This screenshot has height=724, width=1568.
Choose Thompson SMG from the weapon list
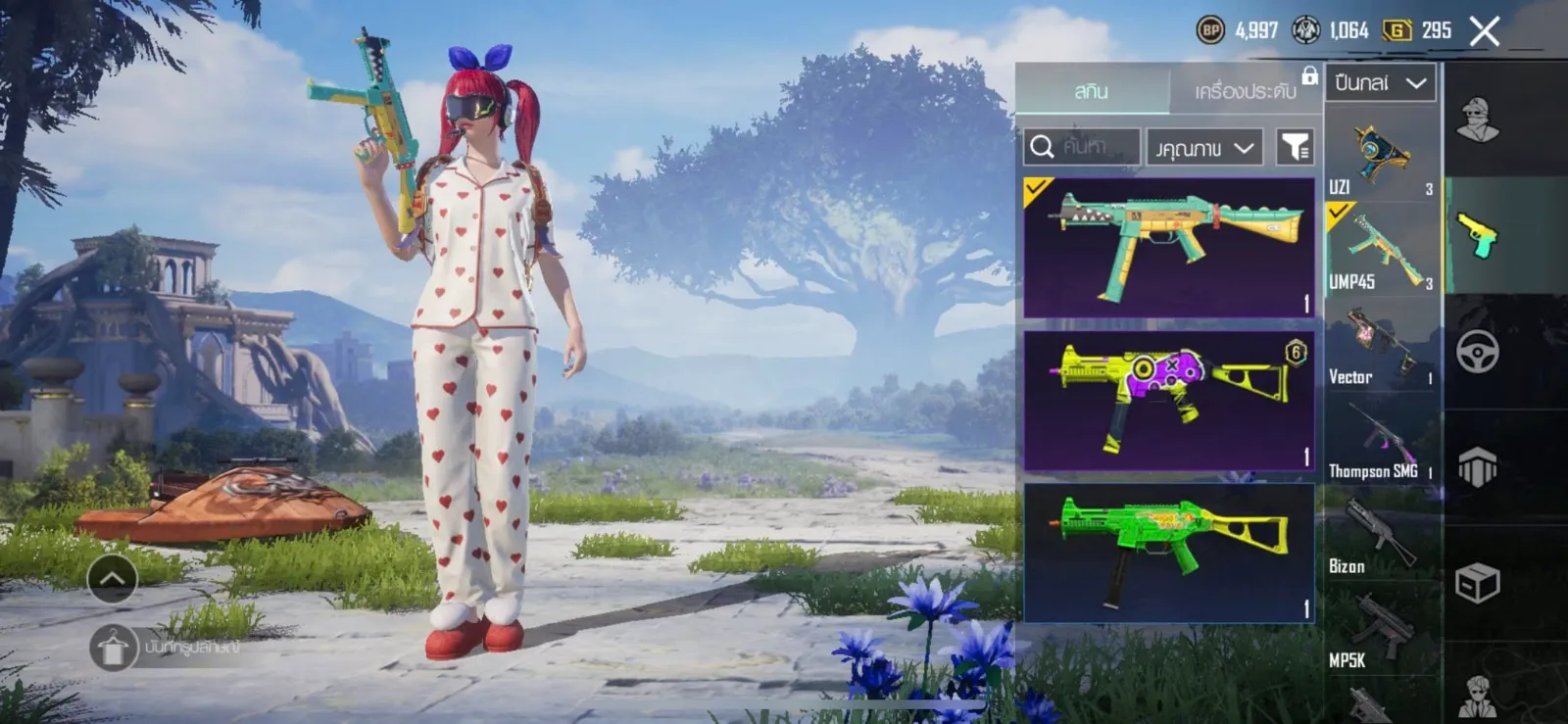[1382, 443]
